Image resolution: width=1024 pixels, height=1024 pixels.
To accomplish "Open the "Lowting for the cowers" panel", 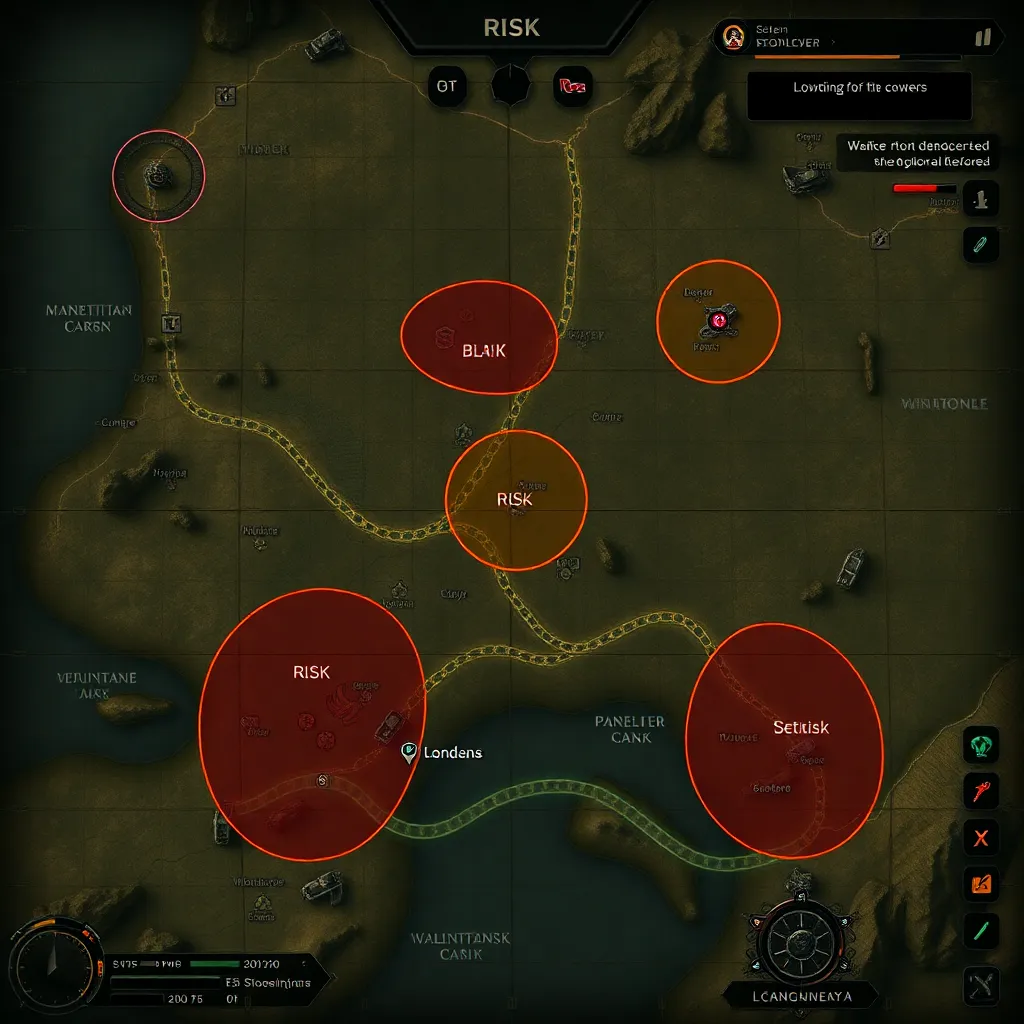I will 859,97.
